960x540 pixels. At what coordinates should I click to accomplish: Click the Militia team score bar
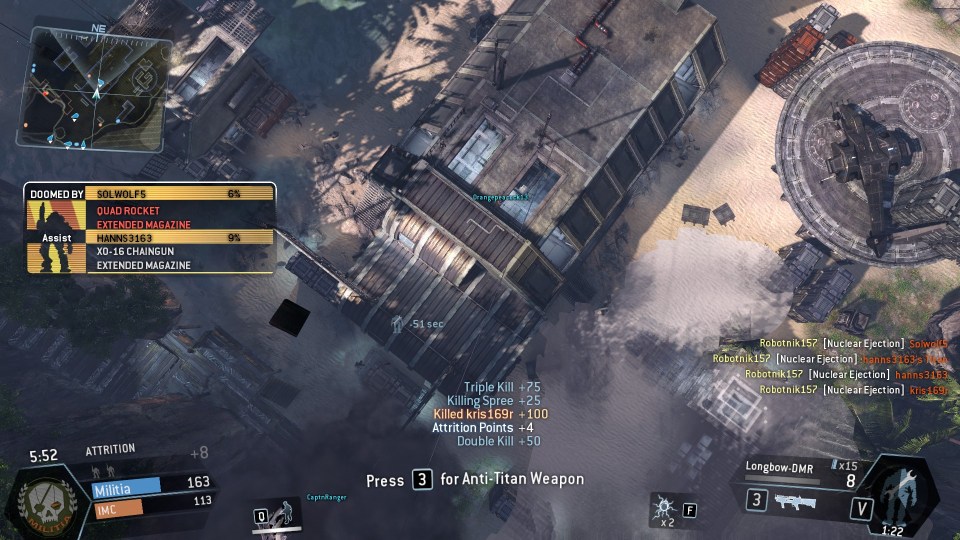click(150, 483)
